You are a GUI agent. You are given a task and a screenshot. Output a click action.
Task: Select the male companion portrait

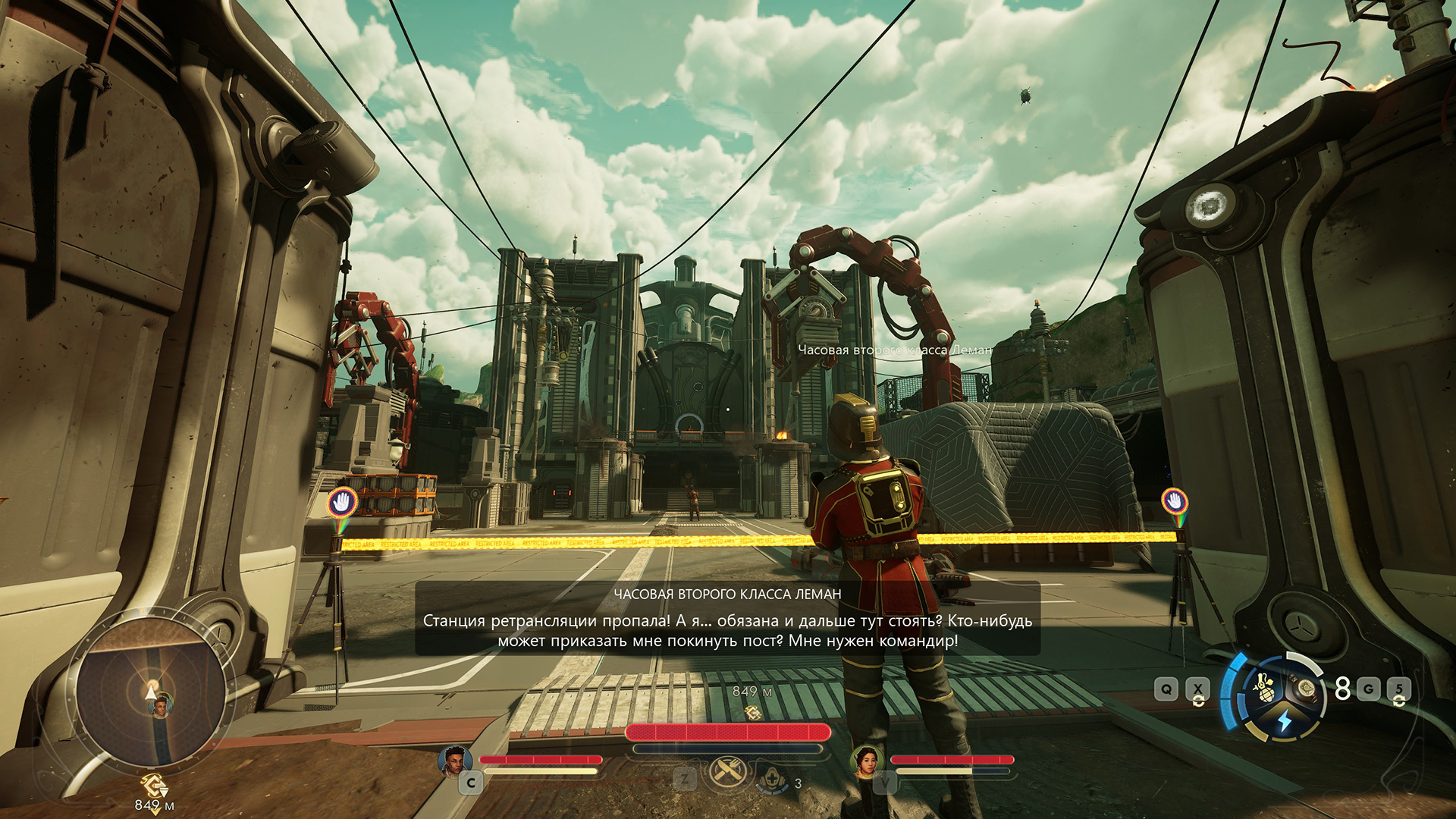(x=454, y=761)
